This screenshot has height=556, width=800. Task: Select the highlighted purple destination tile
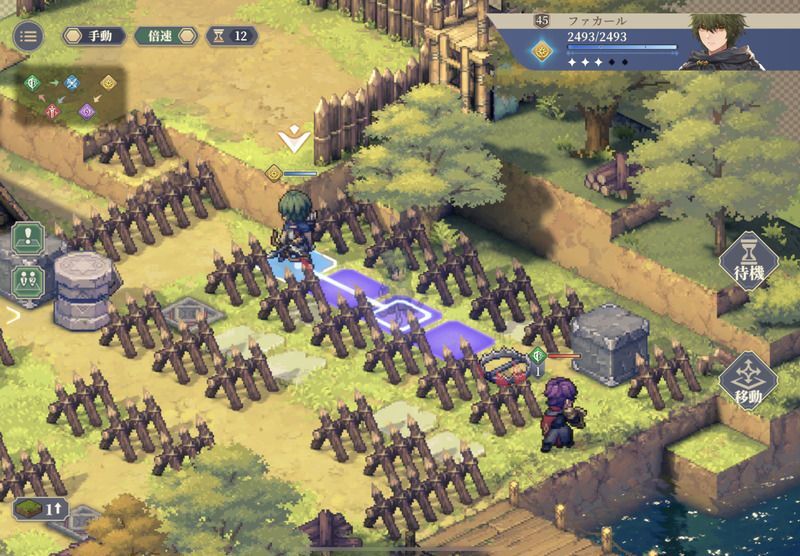462,334
